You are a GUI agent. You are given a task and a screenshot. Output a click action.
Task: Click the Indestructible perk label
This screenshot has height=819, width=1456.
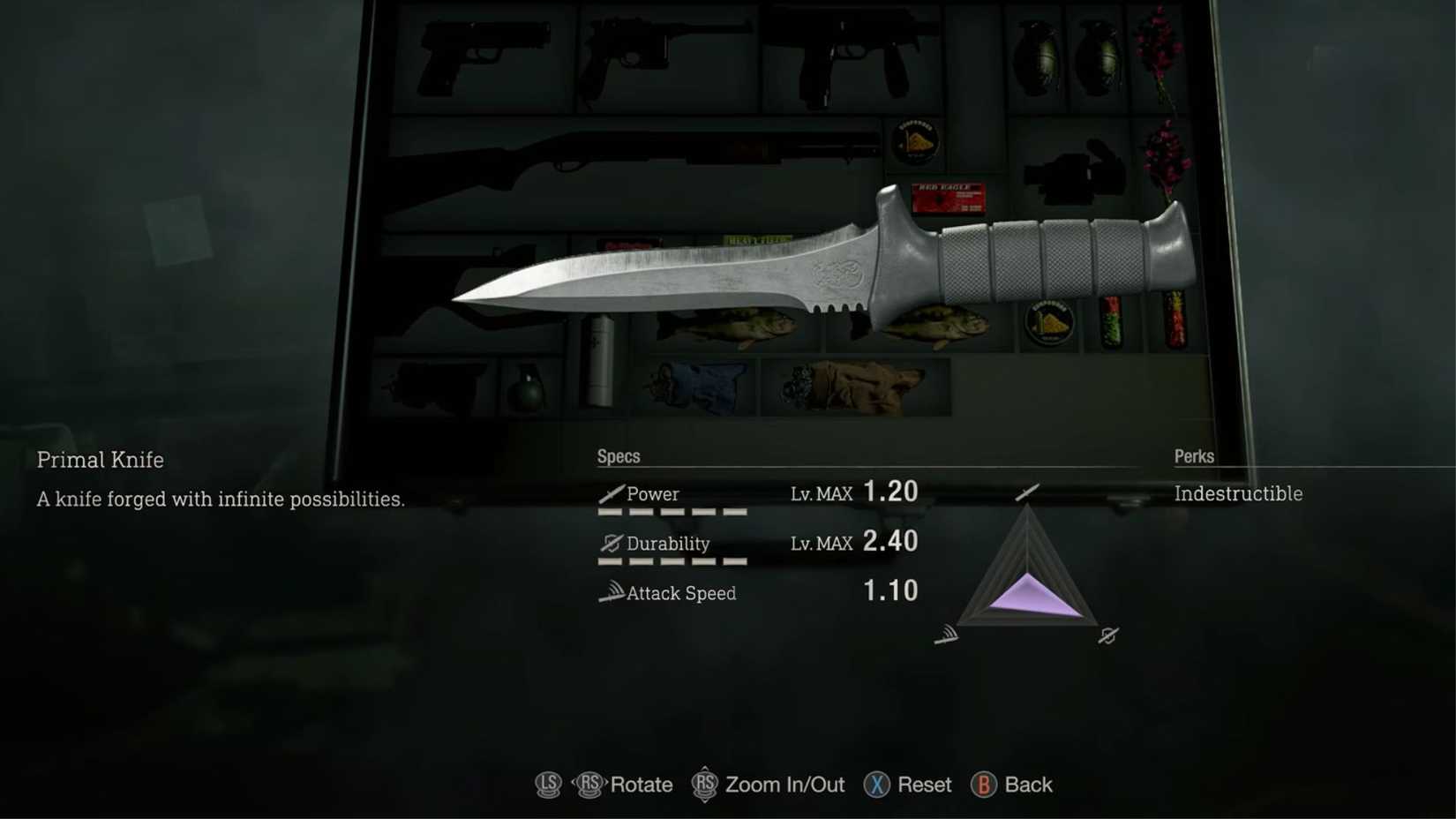pos(1238,494)
